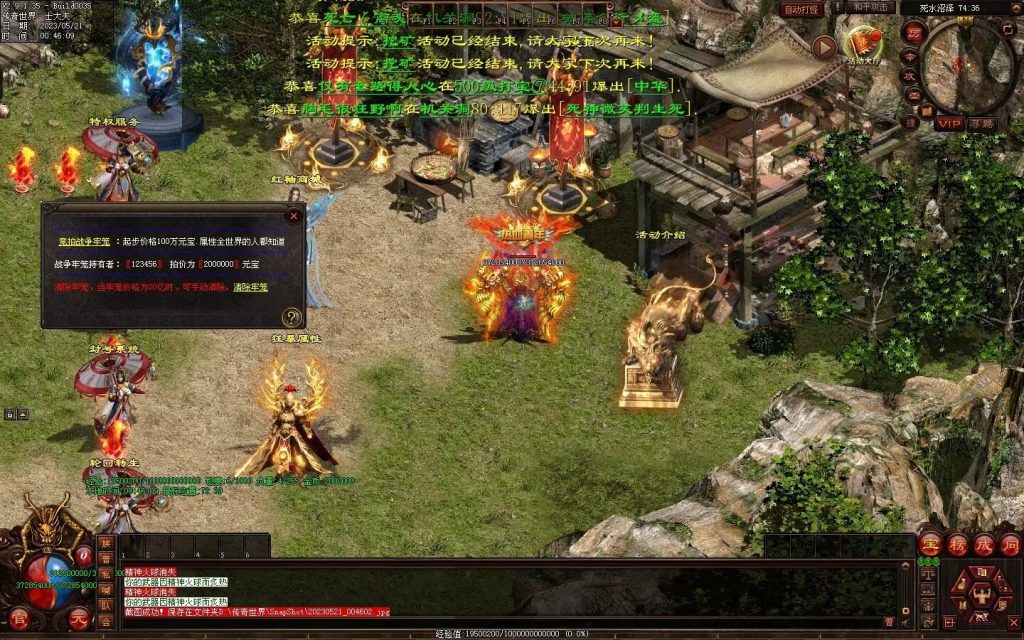Click the dialog's question mark help button
Screen dimensions: 1024x640
[292, 317]
